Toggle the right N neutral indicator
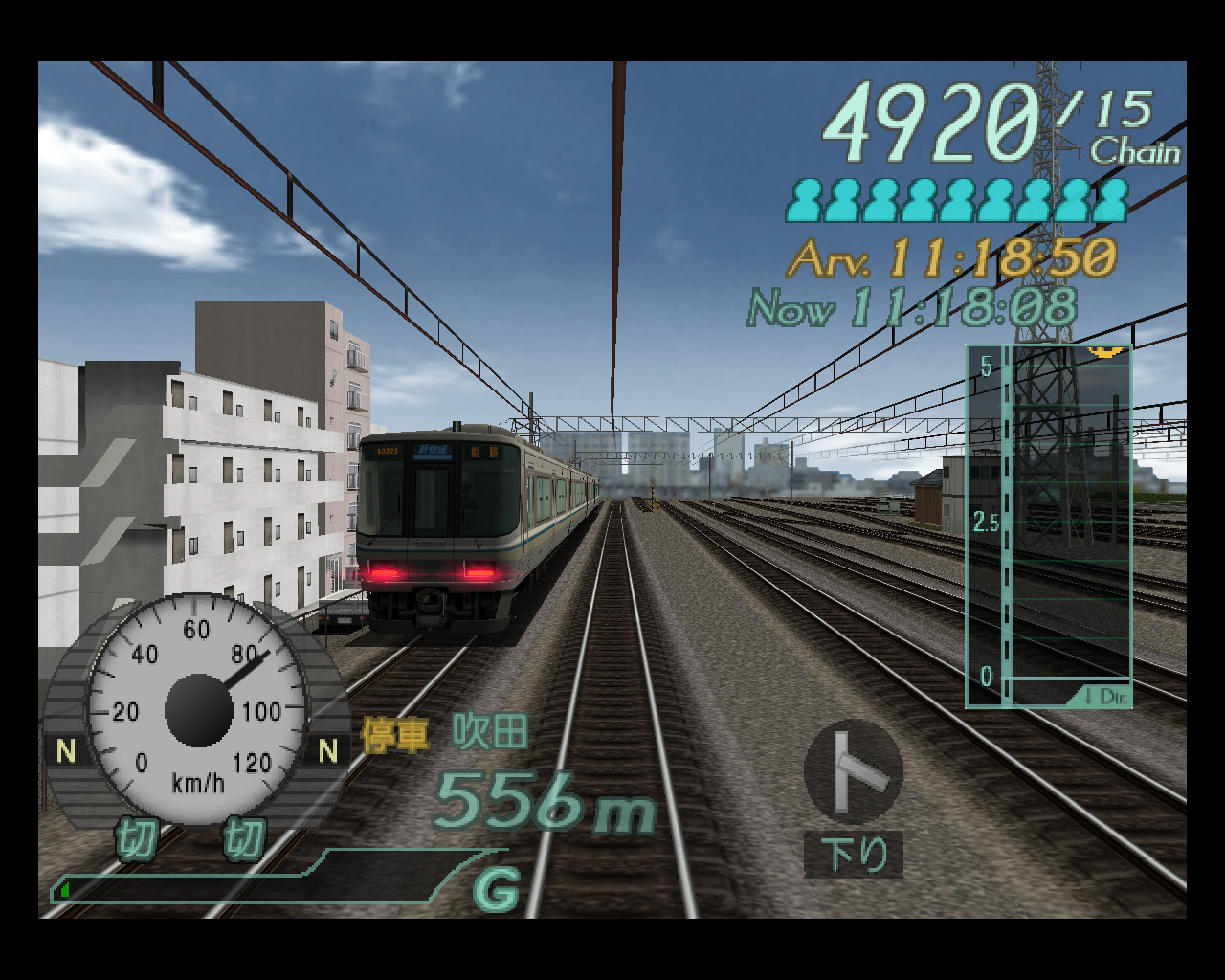1225x980 pixels. [x=327, y=749]
